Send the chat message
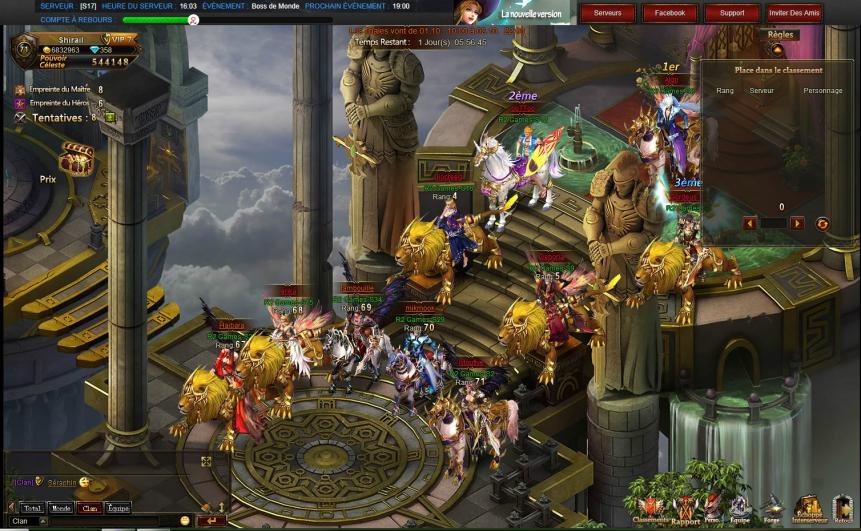This screenshot has height=531, width=861. pos(210,521)
